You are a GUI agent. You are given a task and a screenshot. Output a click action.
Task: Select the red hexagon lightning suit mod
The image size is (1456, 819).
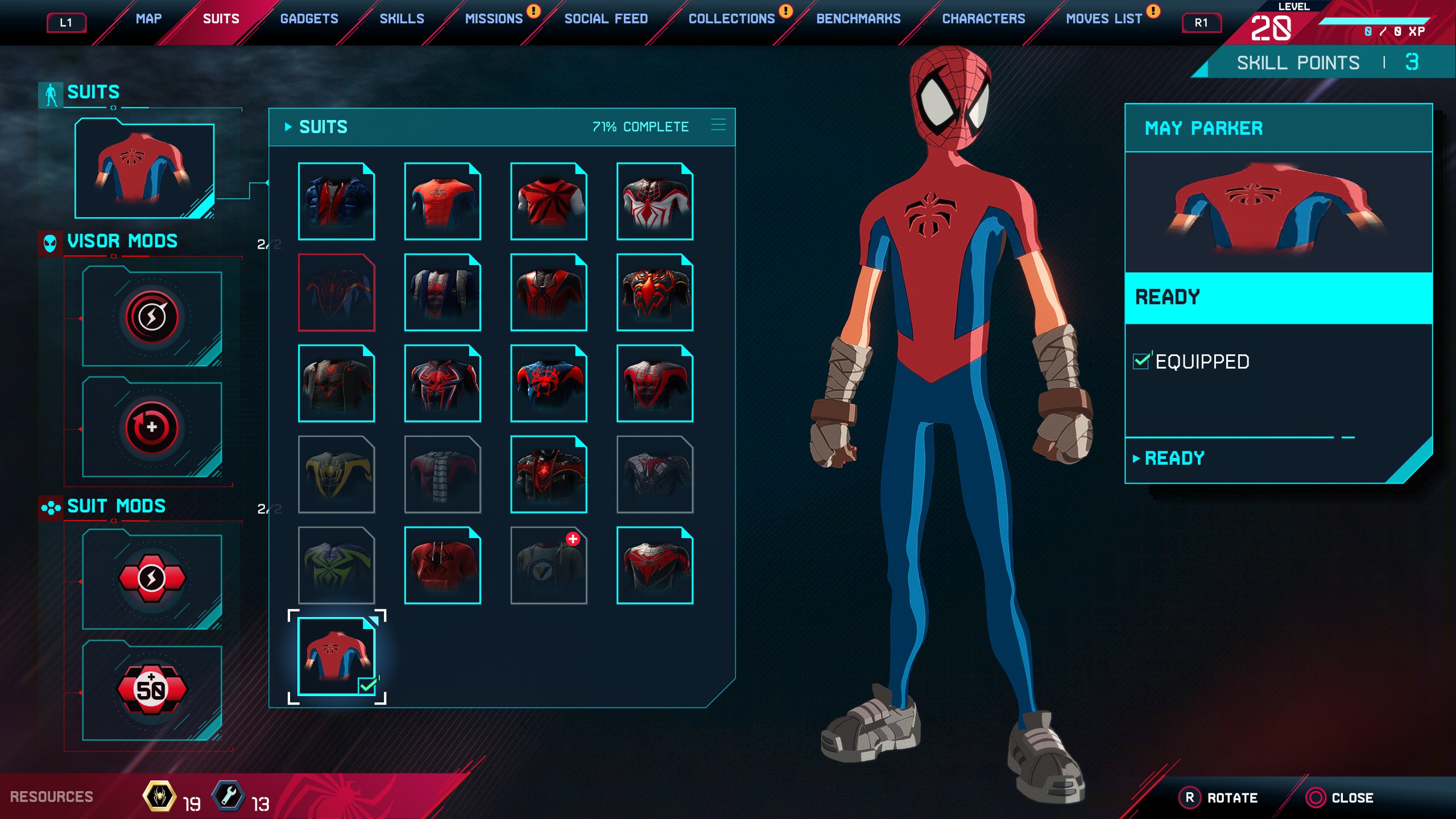coord(152,579)
